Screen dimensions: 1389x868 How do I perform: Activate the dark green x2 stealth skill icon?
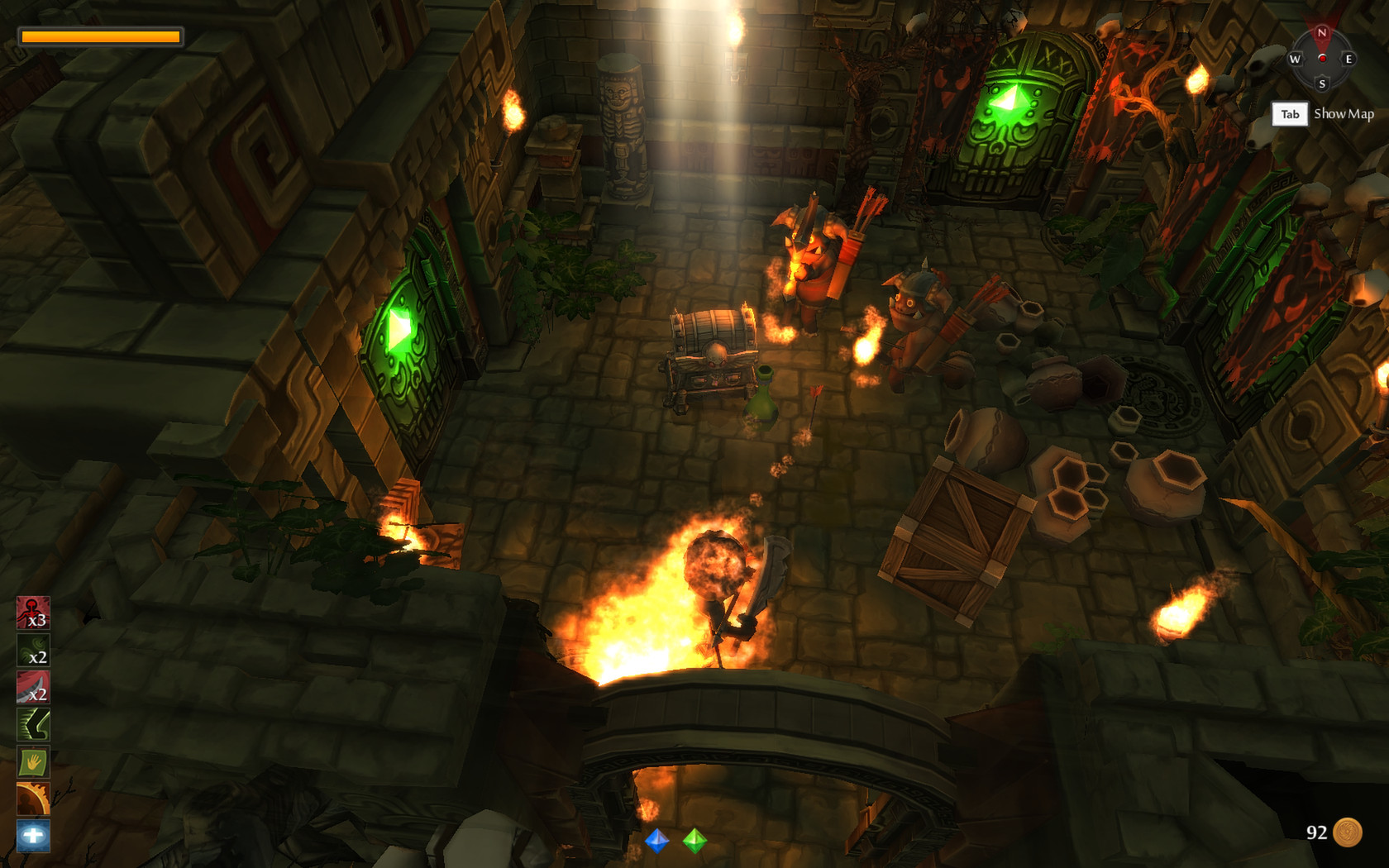pos(33,651)
